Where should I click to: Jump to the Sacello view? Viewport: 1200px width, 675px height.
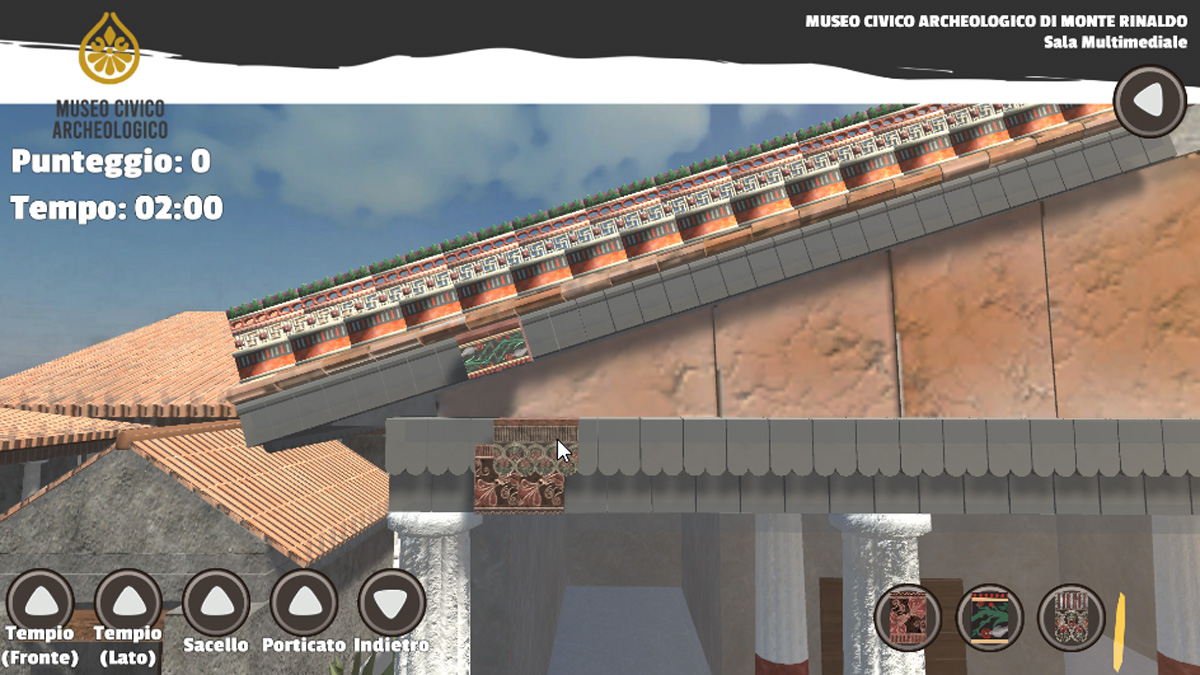coord(216,602)
